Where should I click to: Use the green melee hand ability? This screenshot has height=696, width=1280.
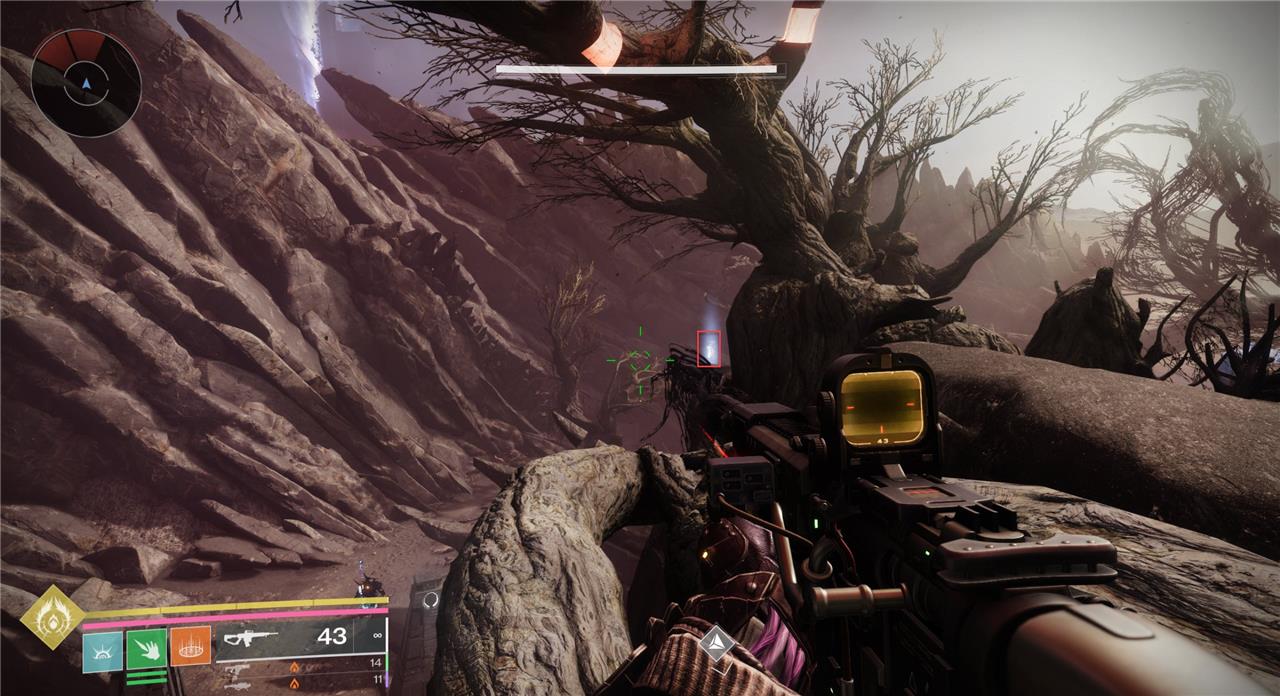146,651
